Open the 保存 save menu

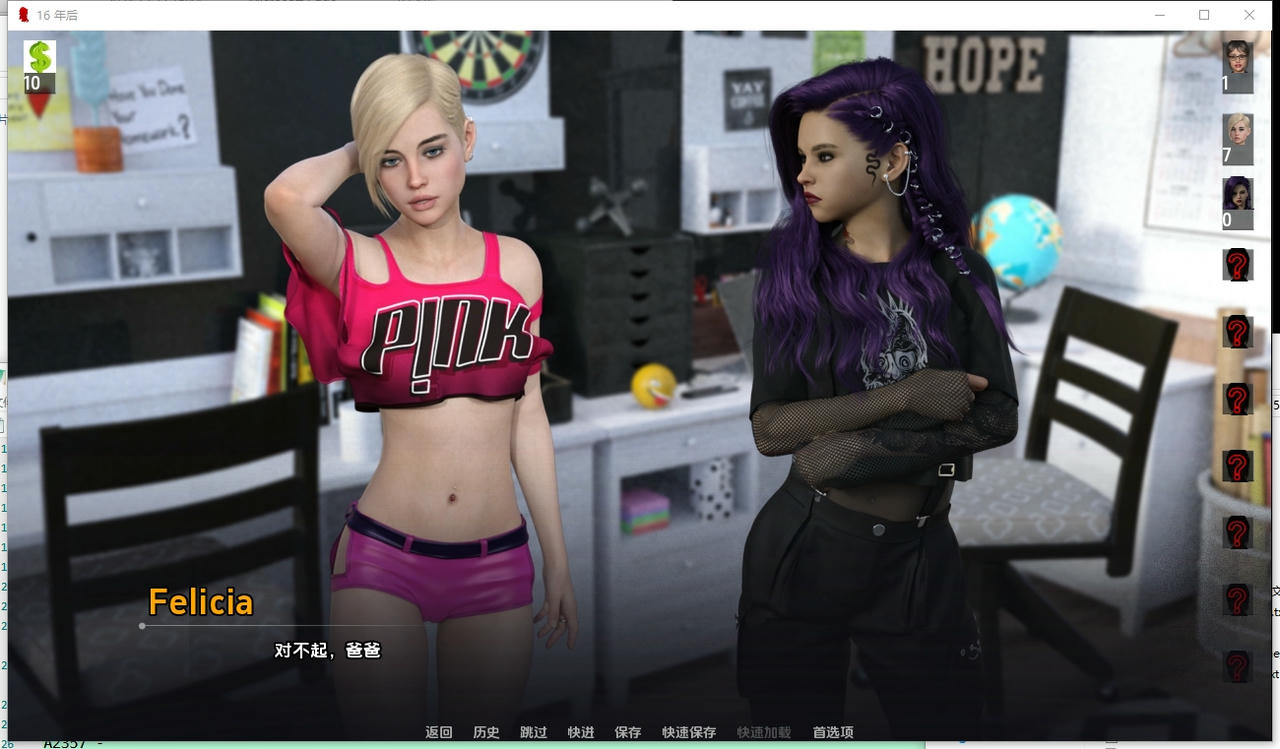[627, 732]
